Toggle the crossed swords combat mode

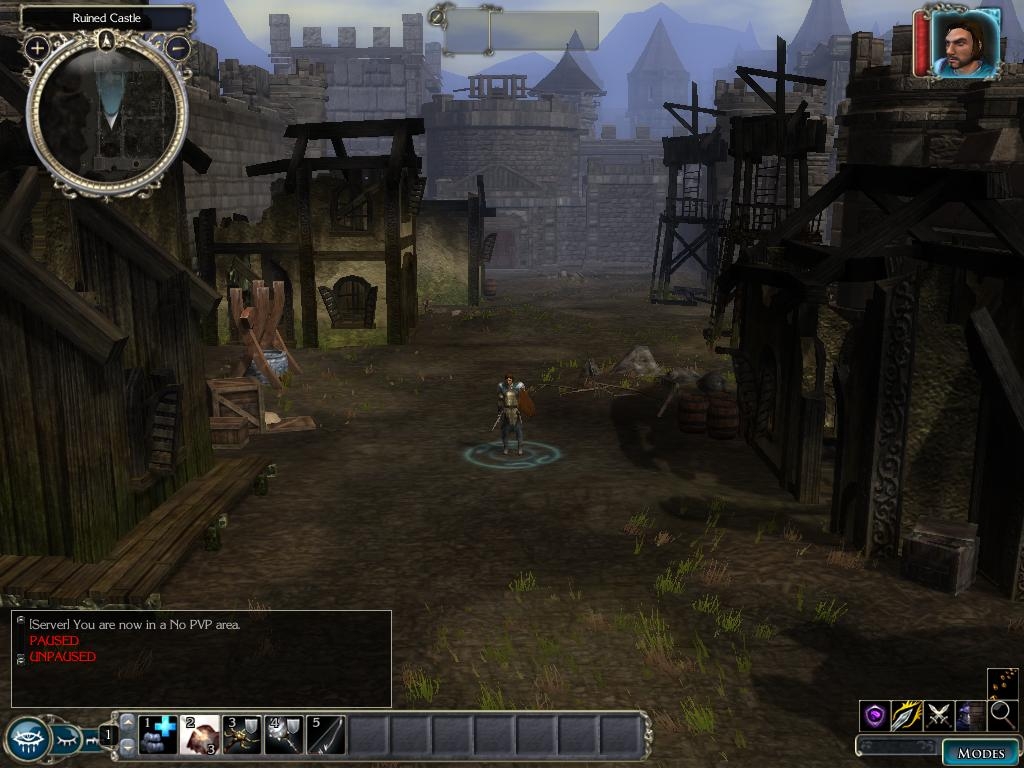[938, 715]
